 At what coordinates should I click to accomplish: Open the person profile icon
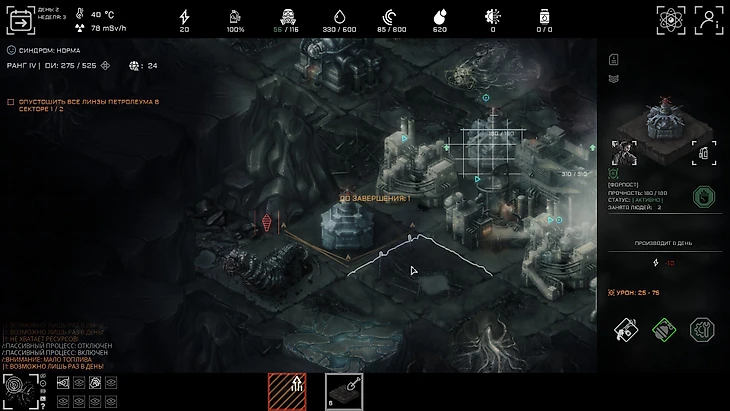point(709,20)
